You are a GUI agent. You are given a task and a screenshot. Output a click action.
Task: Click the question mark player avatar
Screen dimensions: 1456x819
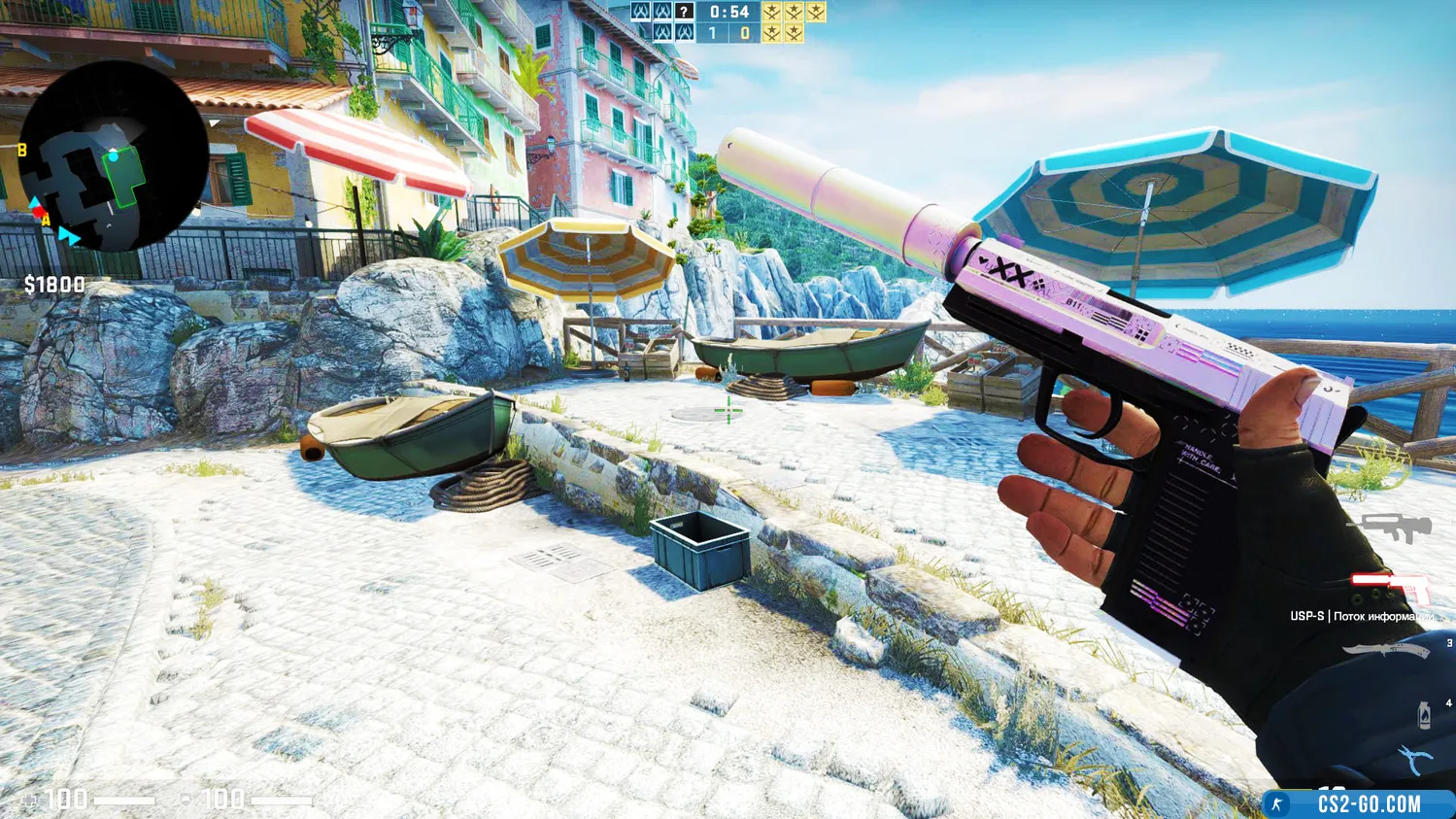(x=685, y=12)
